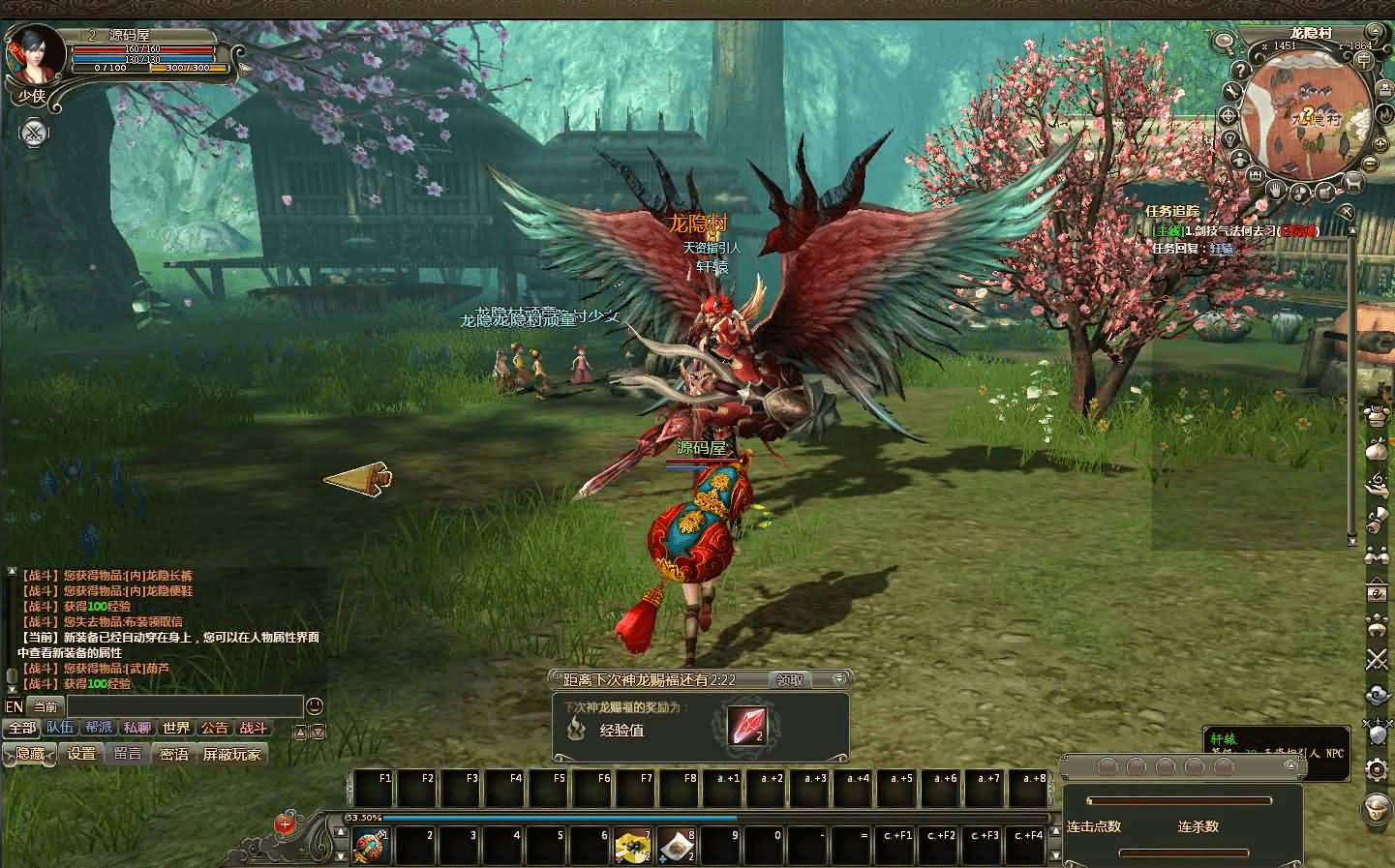Image resolution: width=1395 pixels, height=868 pixels.
Task: Show the 战斗 chat log tab
Action: (253, 729)
